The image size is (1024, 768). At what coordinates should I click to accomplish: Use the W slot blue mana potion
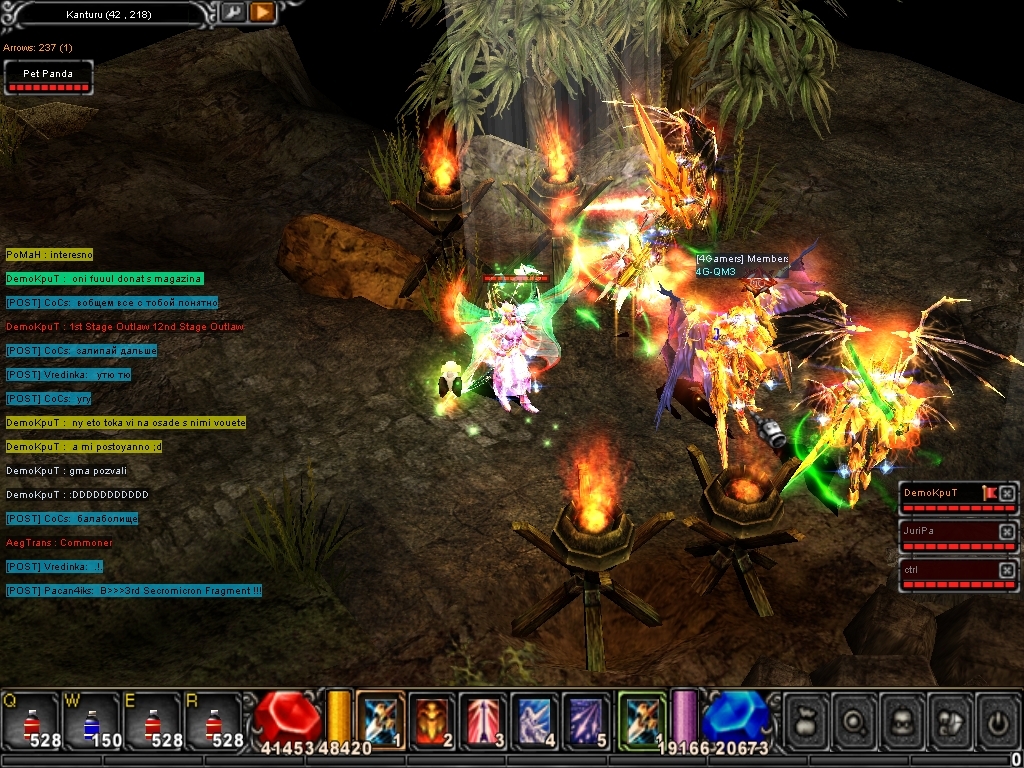(x=91, y=720)
